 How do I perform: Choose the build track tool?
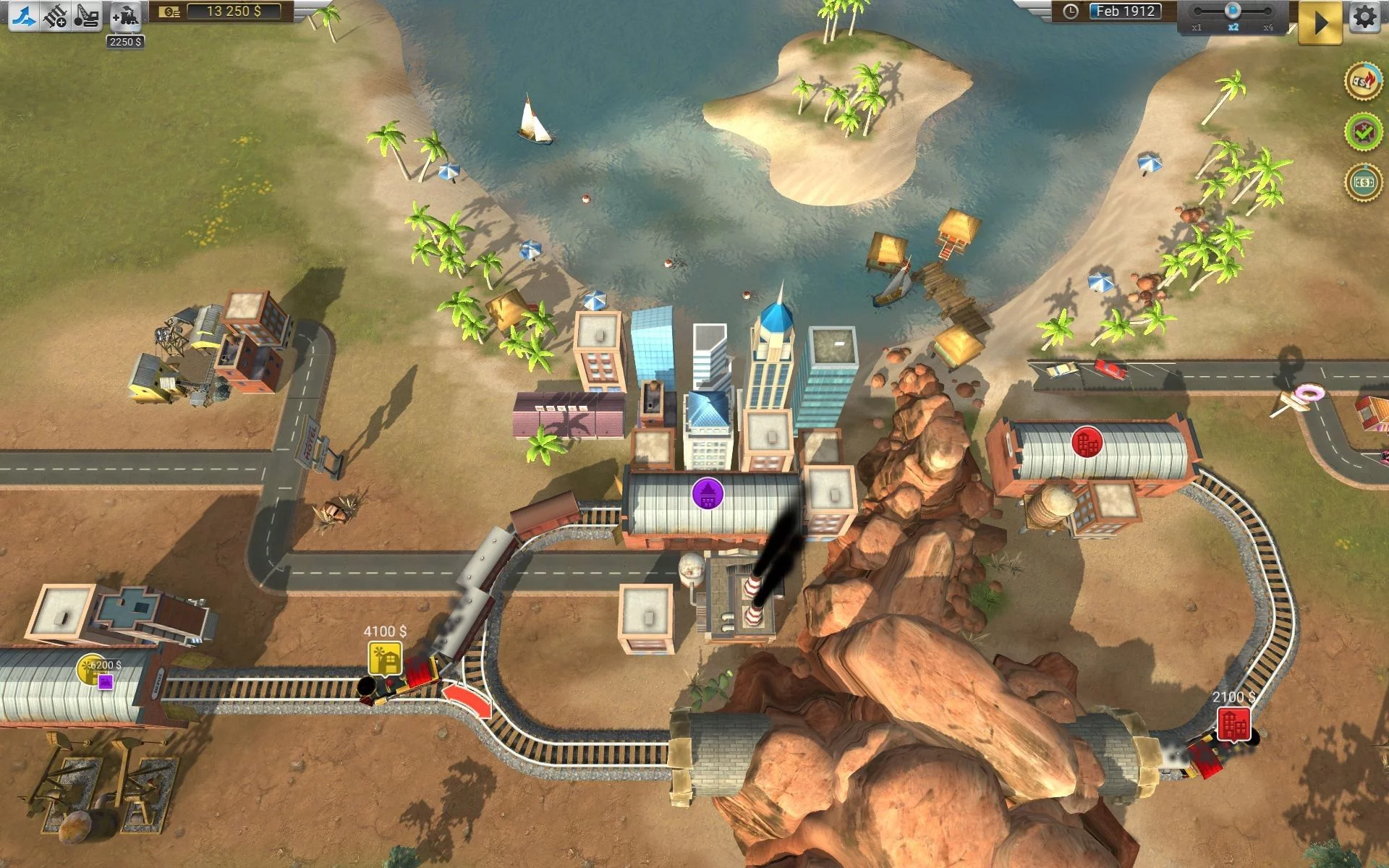pyautogui.click(x=55, y=15)
